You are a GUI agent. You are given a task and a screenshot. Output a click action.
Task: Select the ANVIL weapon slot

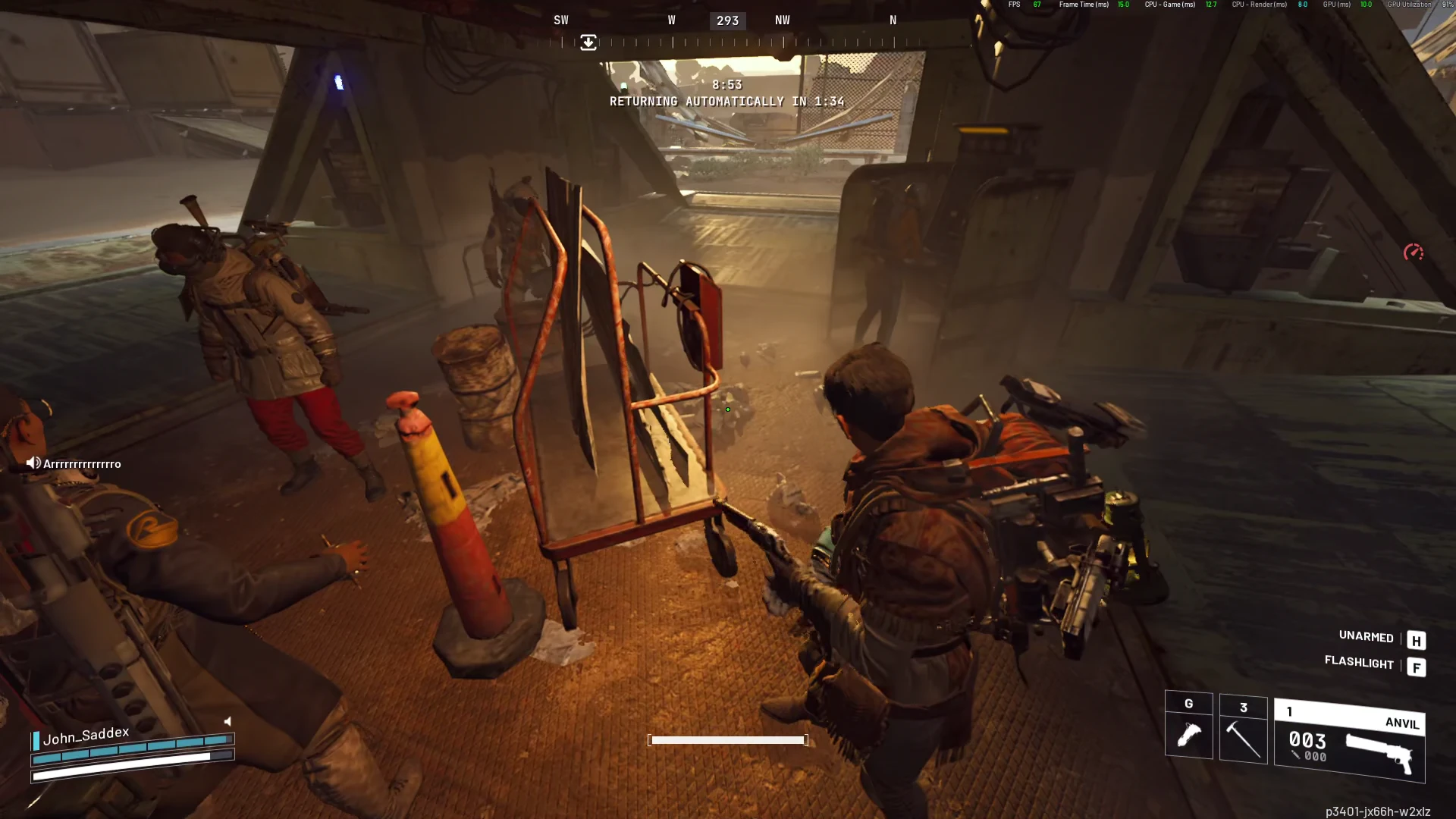coord(1349,740)
